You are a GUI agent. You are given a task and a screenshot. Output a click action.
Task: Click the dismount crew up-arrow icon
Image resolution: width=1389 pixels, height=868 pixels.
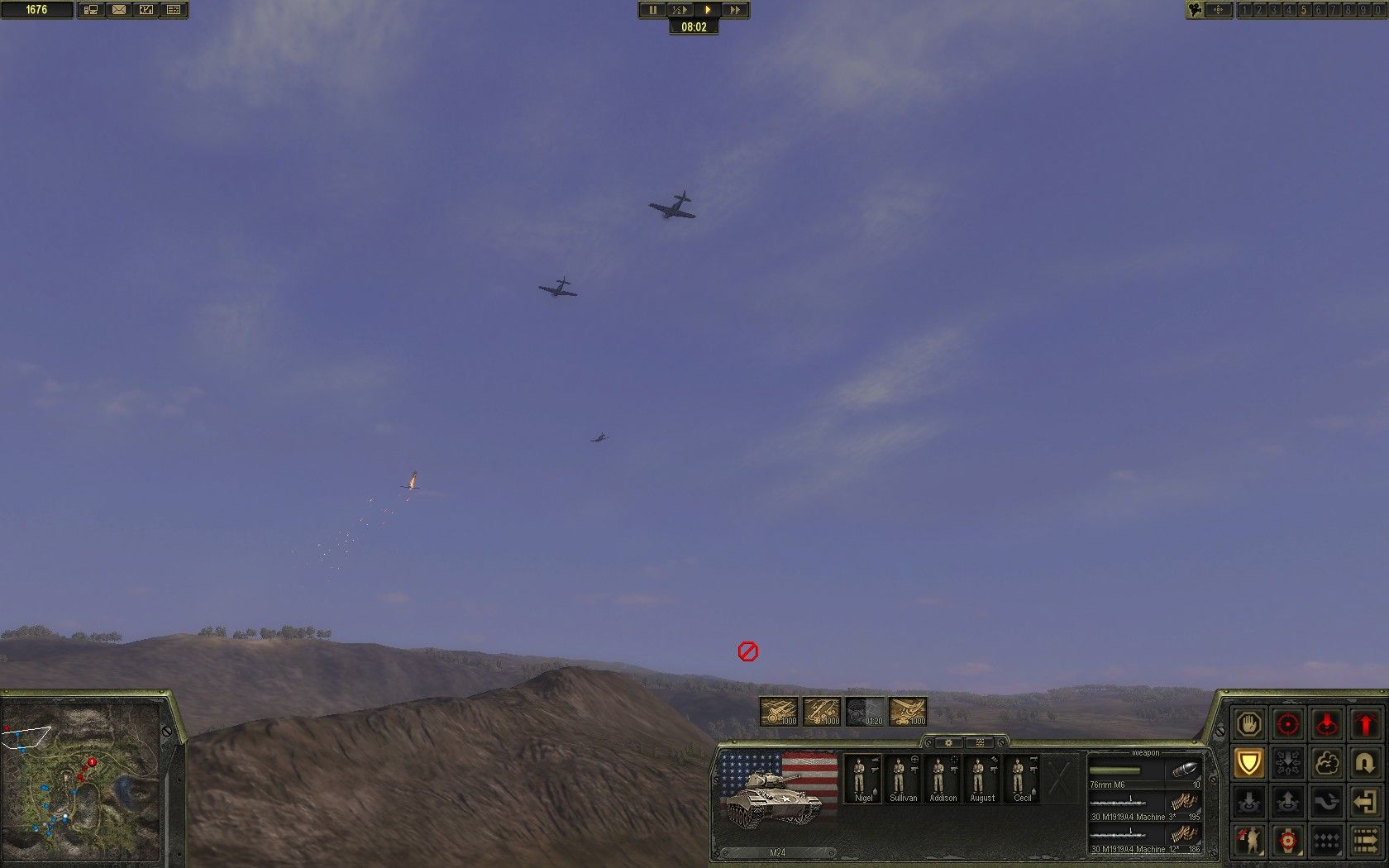point(1287,801)
